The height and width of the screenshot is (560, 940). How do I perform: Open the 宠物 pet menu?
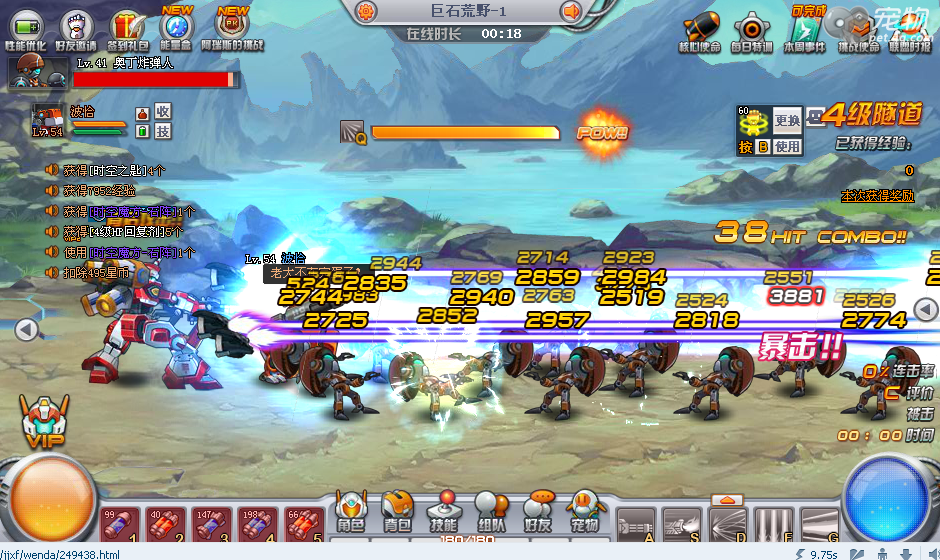point(584,511)
